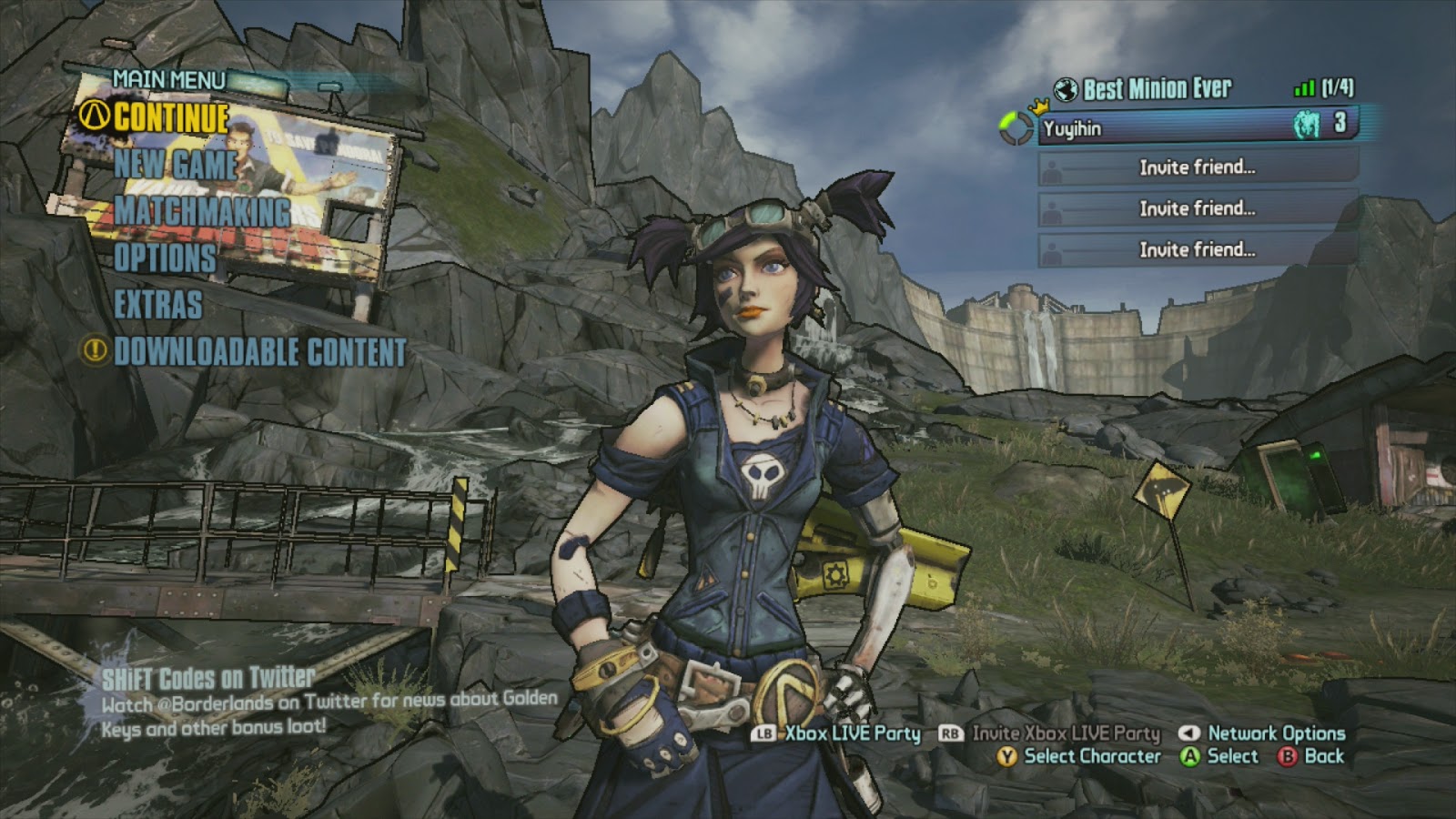Click the Best Minion Ever lobby title
The width and height of the screenshot is (1456, 819).
tap(1157, 89)
